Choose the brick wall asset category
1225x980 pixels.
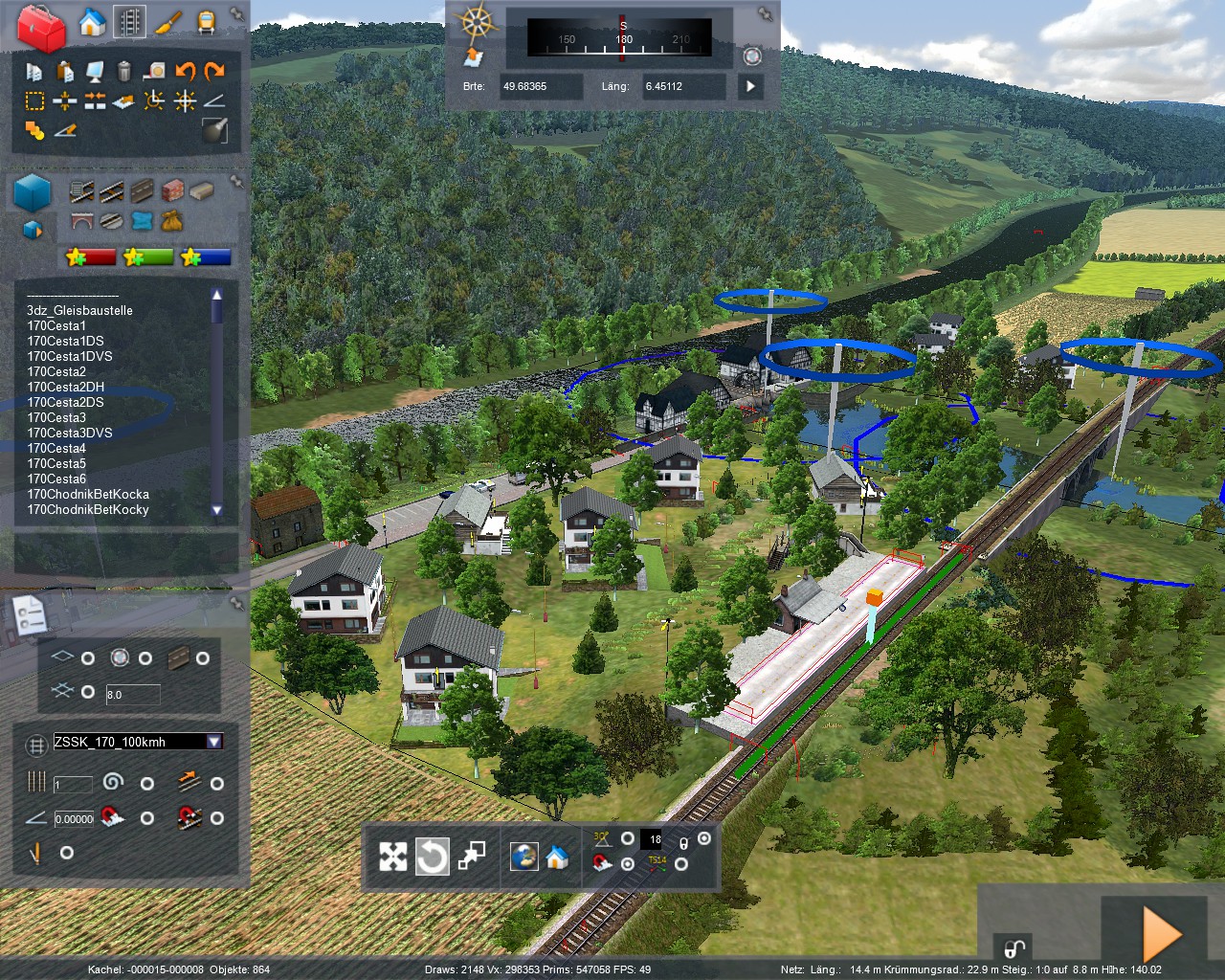click(172, 190)
